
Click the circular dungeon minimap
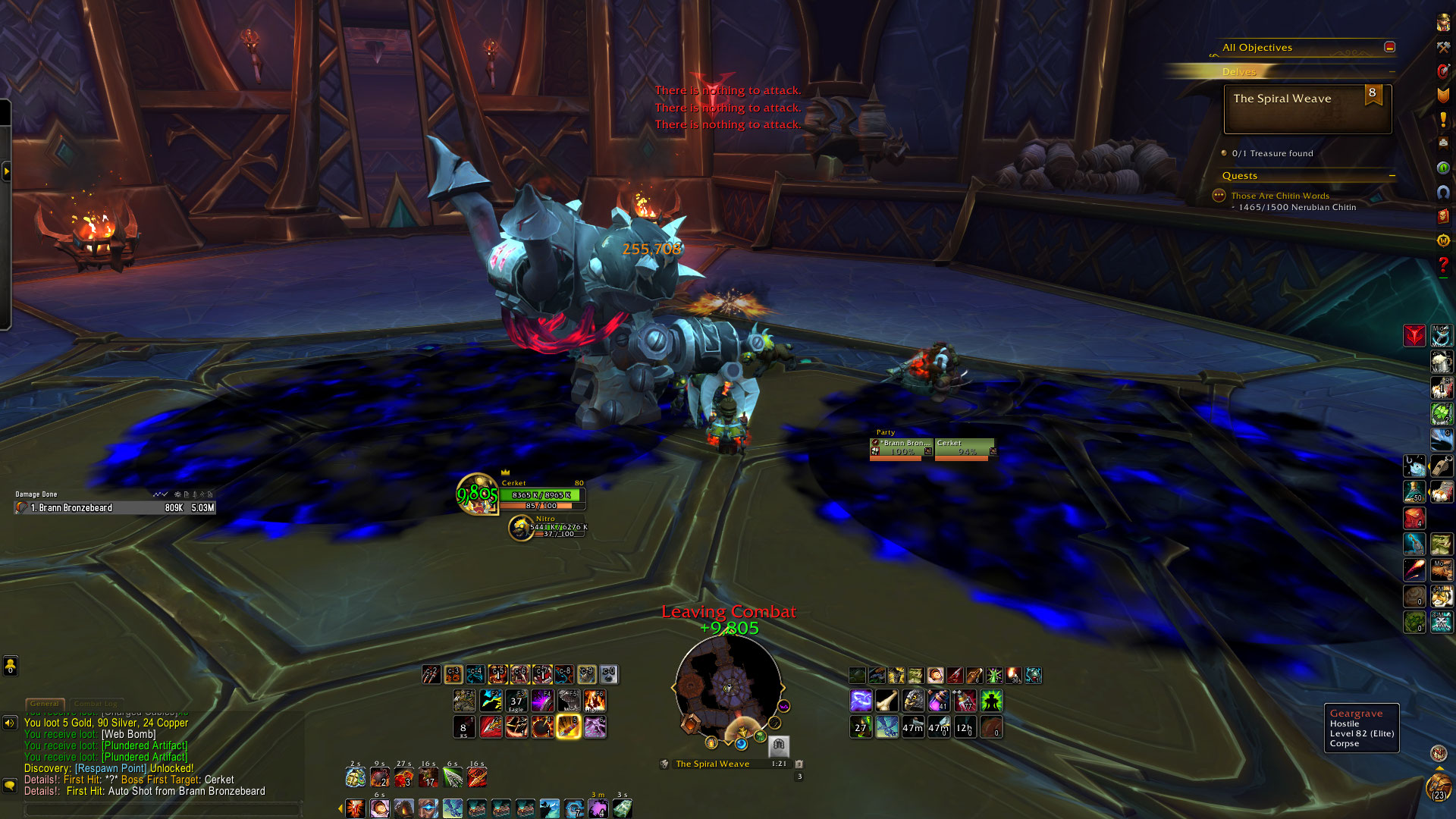click(728, 687)
